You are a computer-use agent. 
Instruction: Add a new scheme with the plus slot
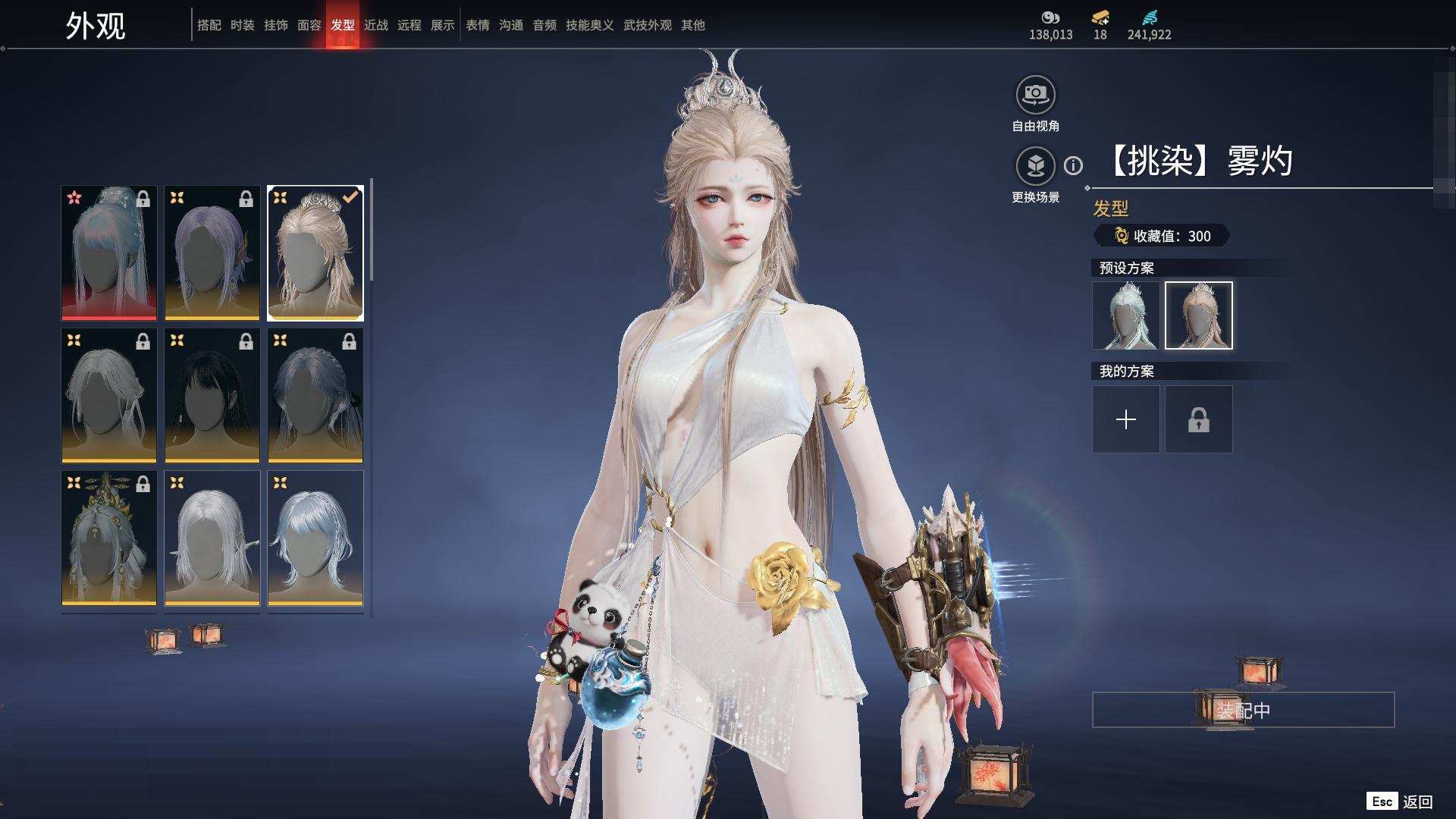(1125, 419)
